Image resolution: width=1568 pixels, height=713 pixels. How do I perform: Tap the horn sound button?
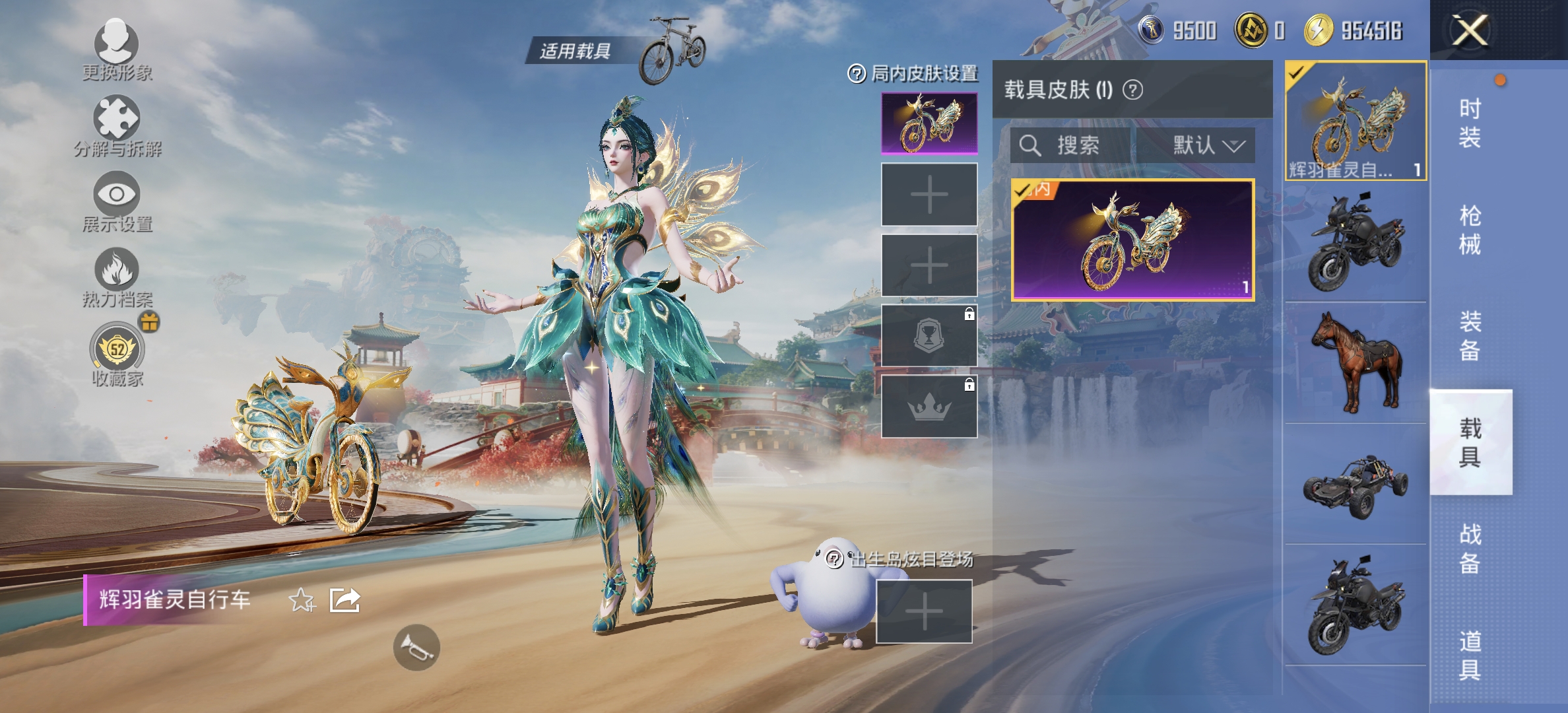[416, 647]
